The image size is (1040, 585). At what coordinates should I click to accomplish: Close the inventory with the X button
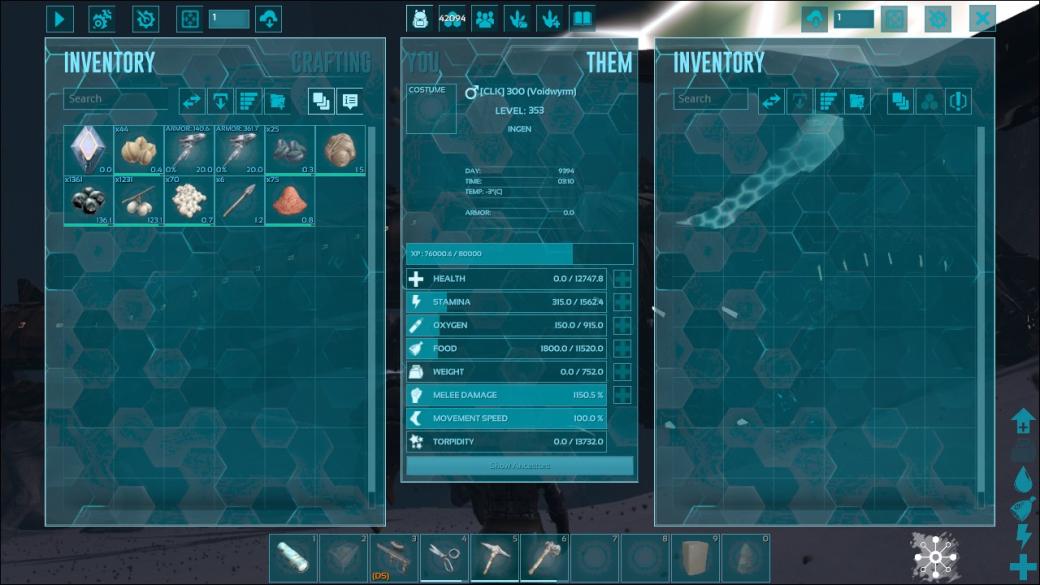pos(983,19)
